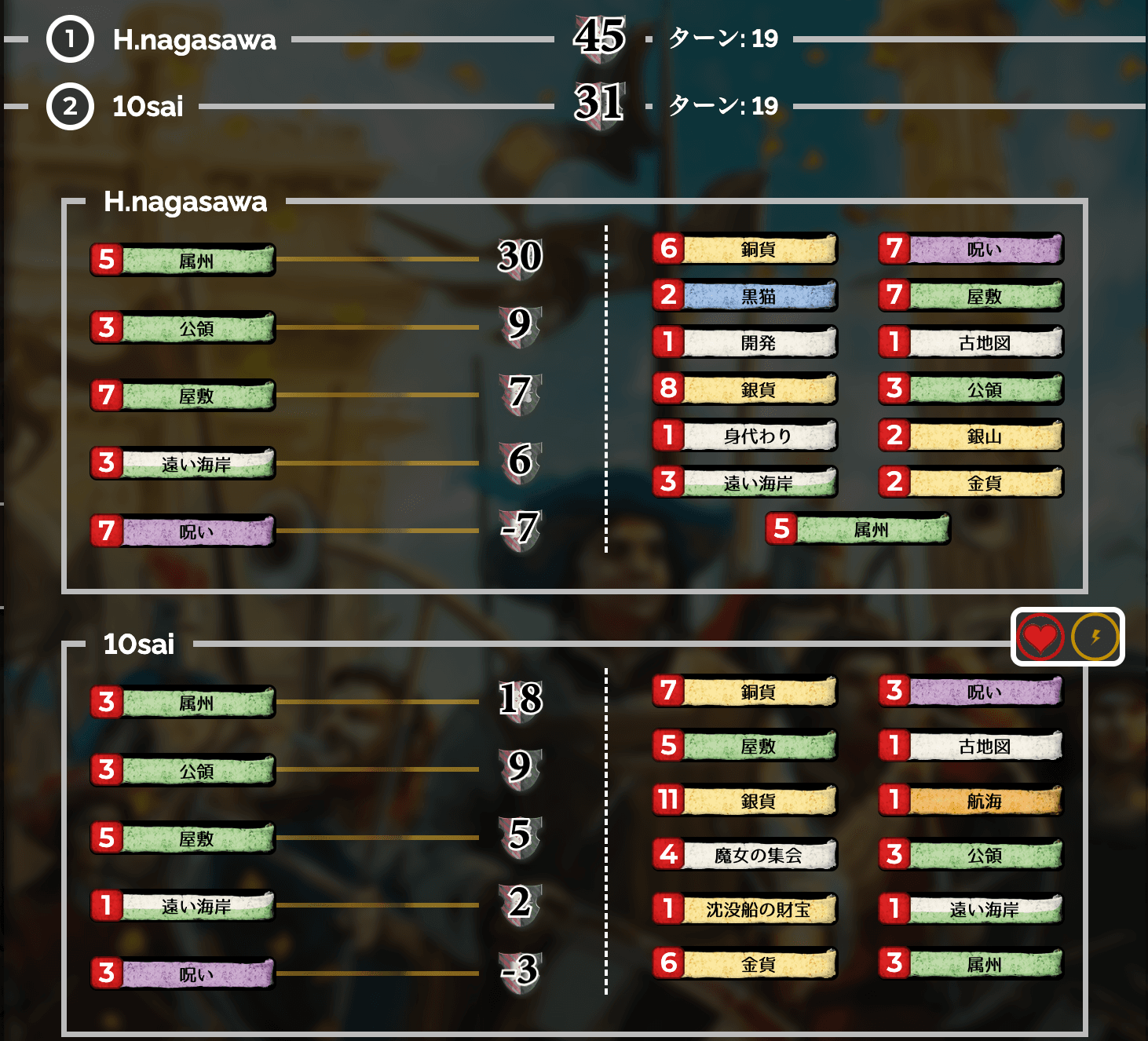
Task: Click the 身代わり card entry
Action: click(746, 436)
